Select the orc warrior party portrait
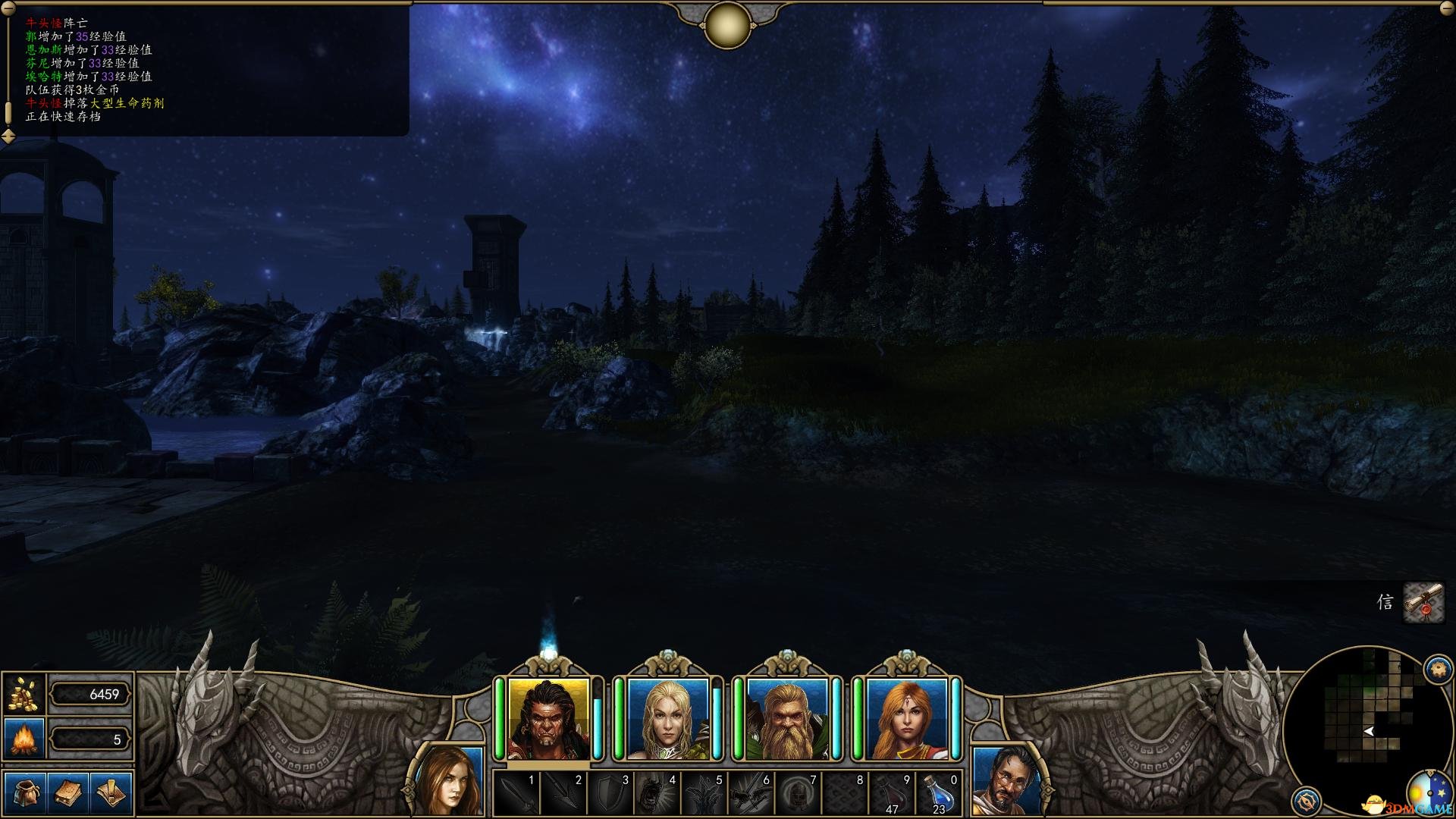1456x819 pixels. point(549,719)
